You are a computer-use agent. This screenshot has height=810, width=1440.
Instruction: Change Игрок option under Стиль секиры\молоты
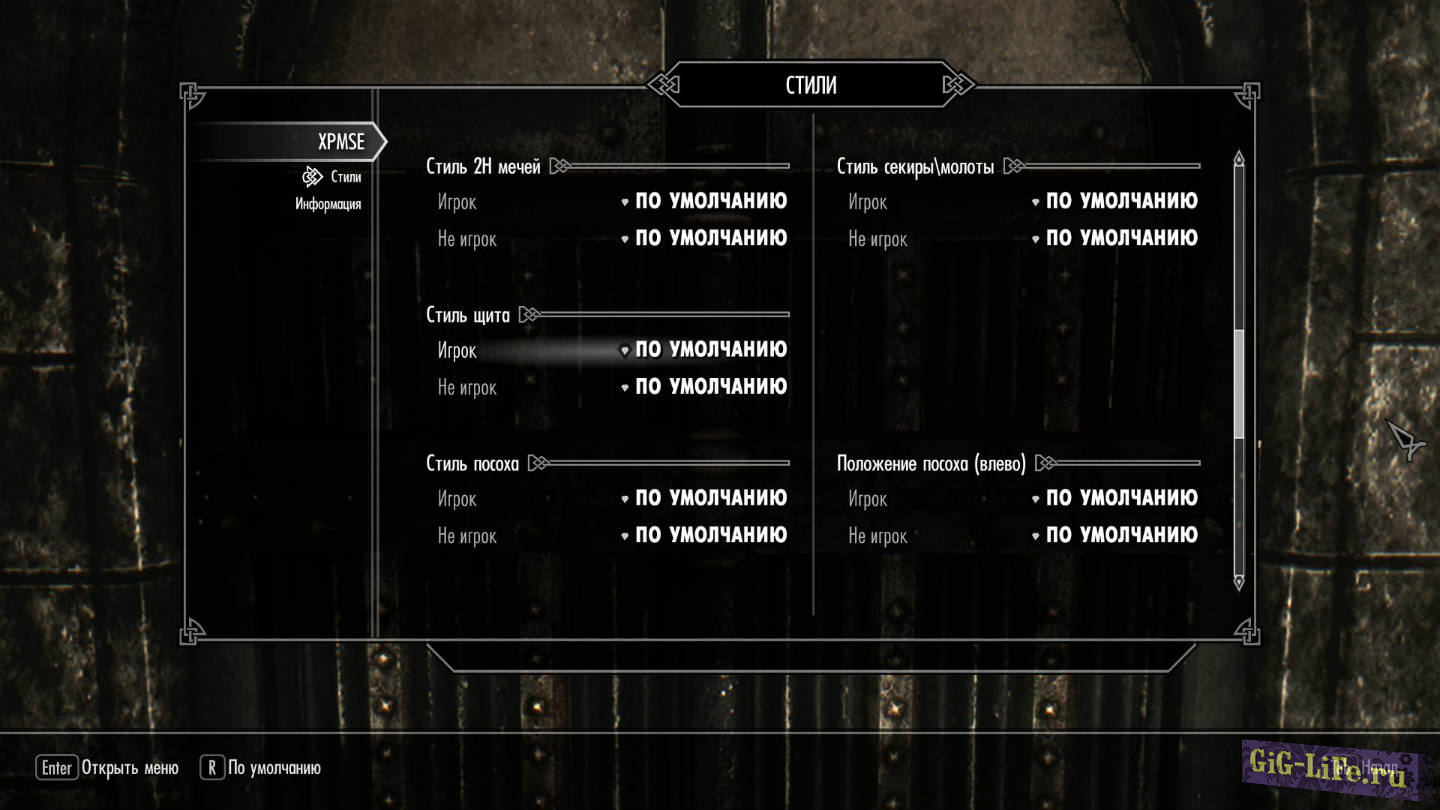(1121, 202)
